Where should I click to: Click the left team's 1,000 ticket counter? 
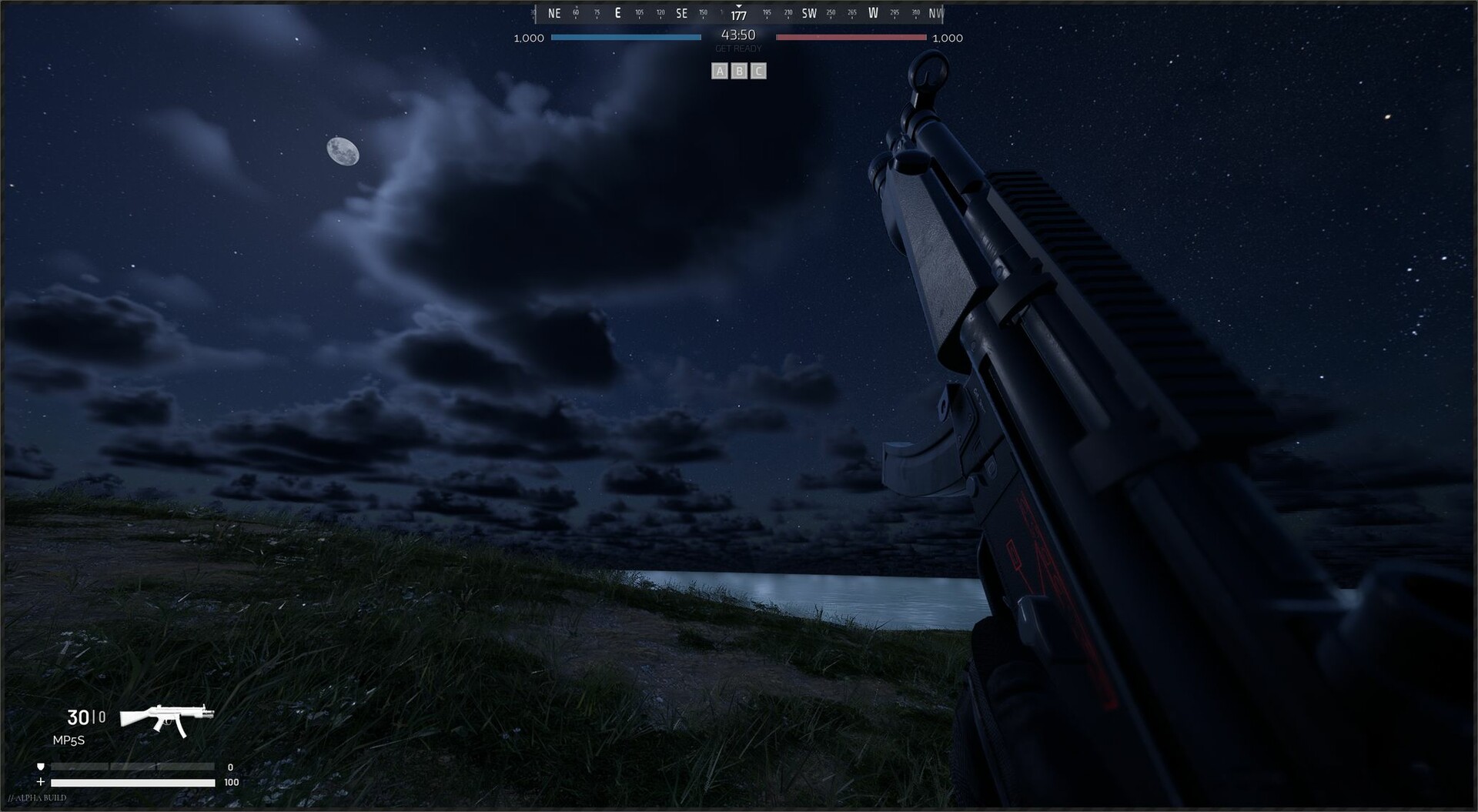click(528, 38)
